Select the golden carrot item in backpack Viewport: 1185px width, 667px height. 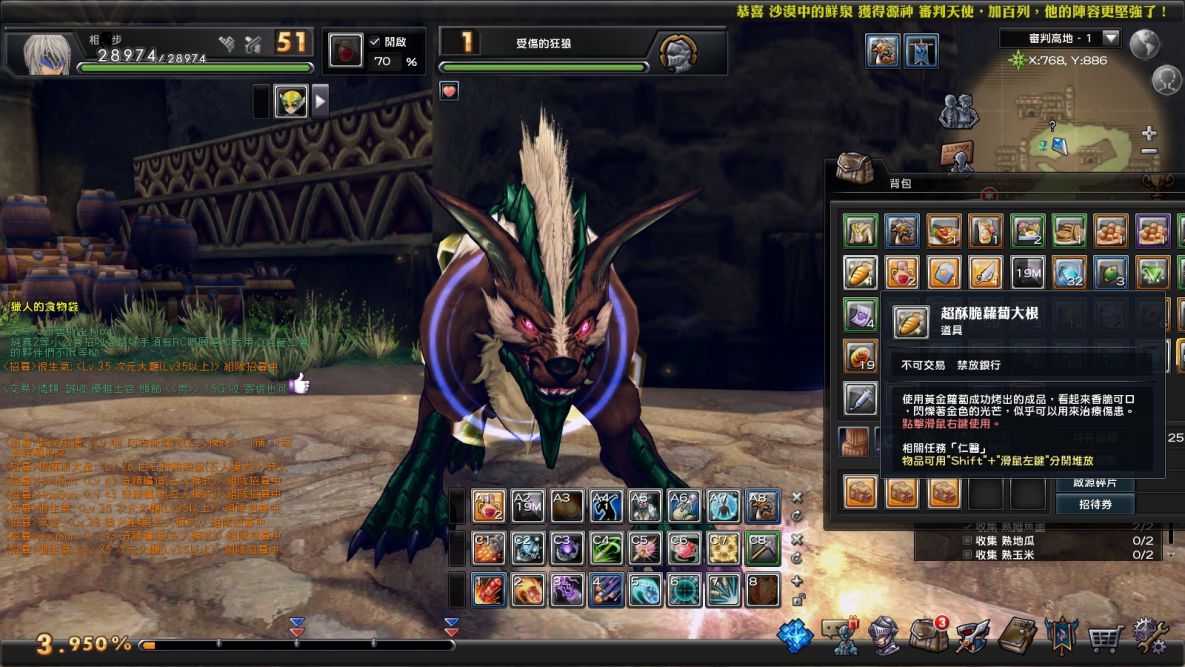[860, 272]
